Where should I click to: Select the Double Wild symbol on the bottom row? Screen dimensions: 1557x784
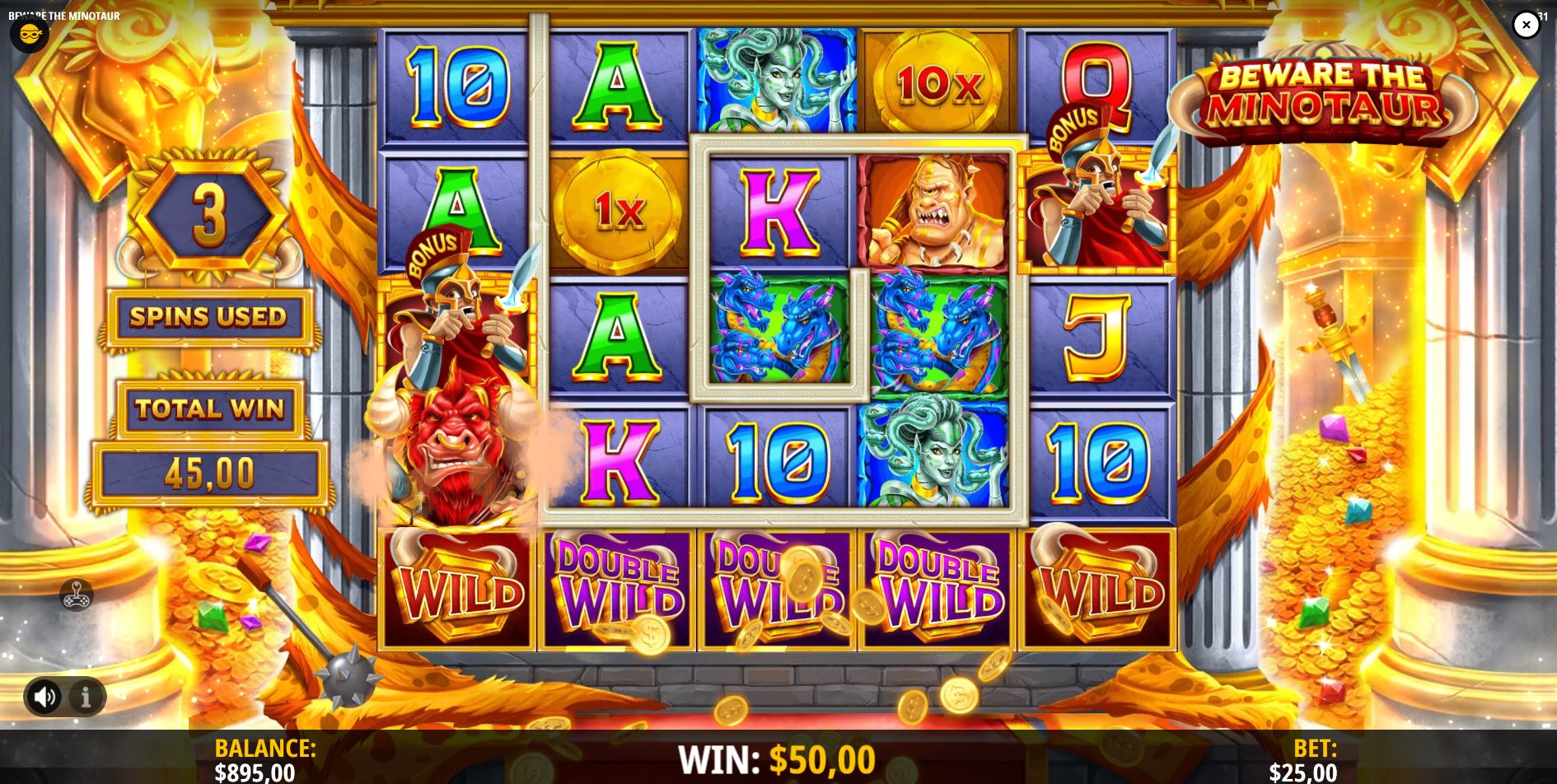tap(616, 589)
